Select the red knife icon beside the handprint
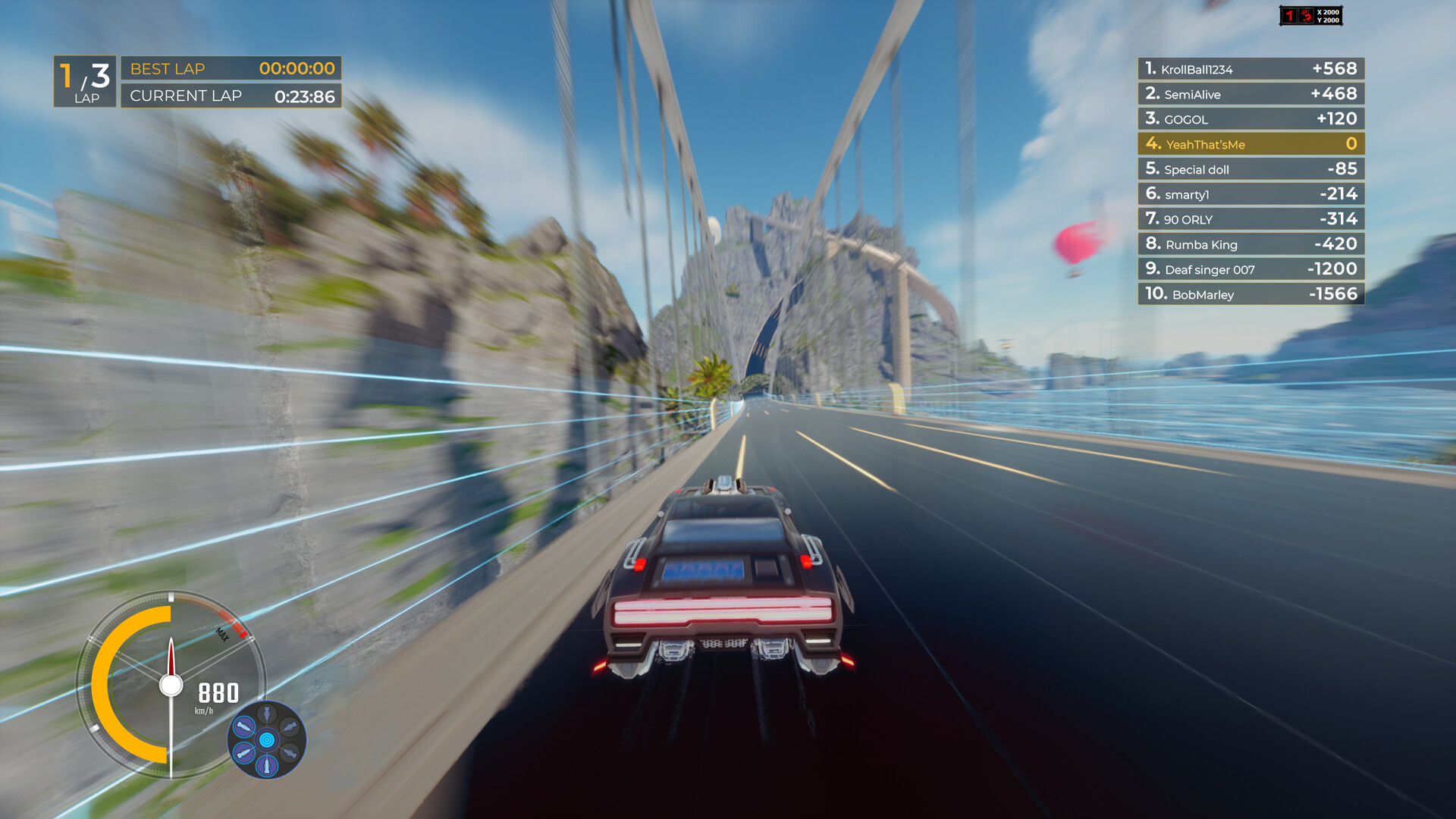Image resolution: width=1456 pixels, height=819 pixels. coord(1291,16)
